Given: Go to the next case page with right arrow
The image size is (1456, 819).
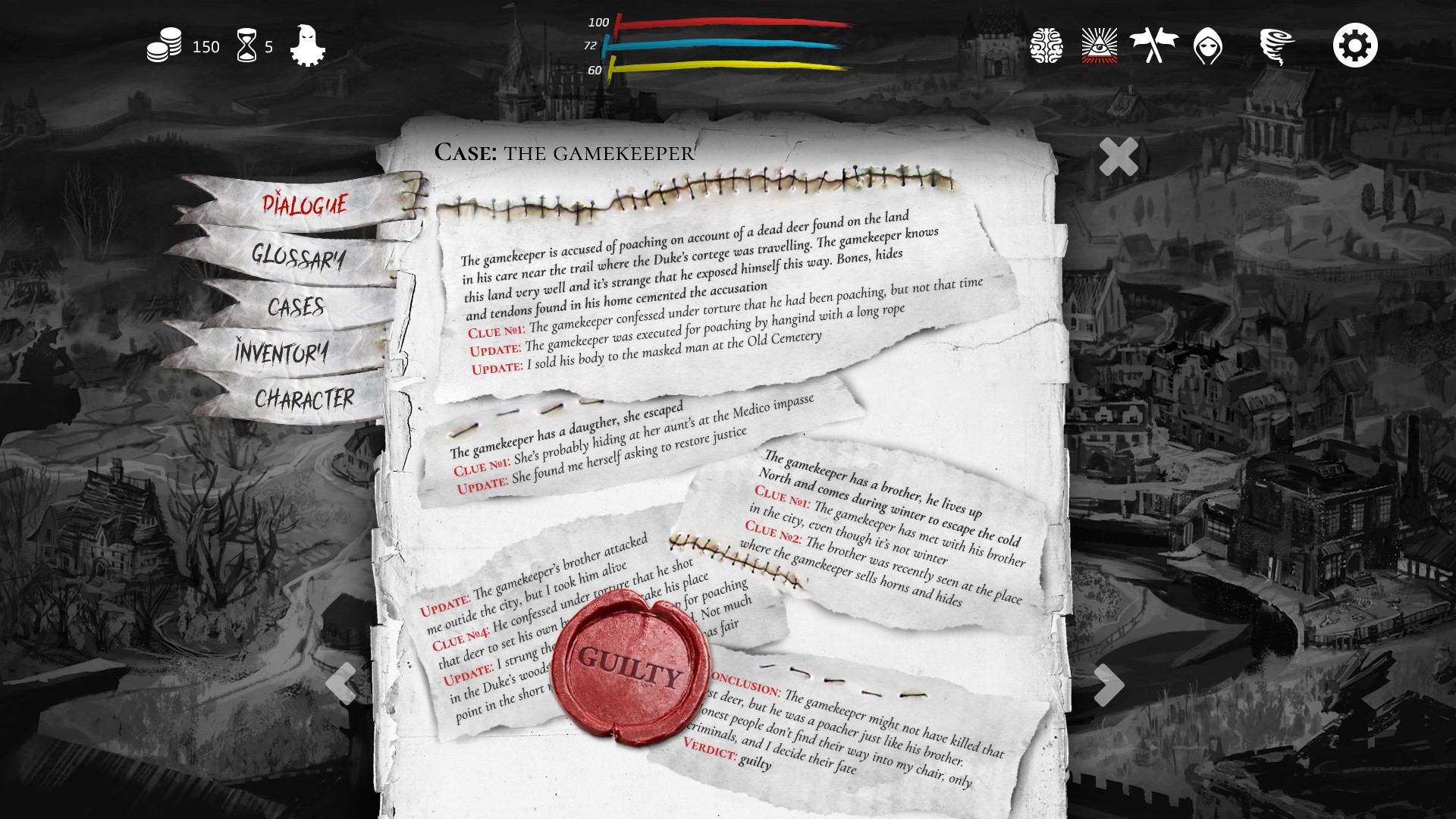Looking at the screenshot, I should click(x=1109, y=683).
